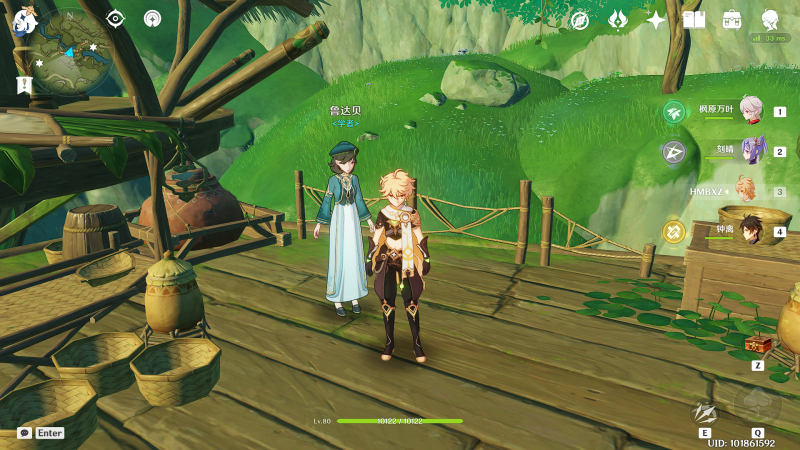Open the four-pointed star events icon
The width and height of the screenshot is (800, 450).
click(656, 20)
